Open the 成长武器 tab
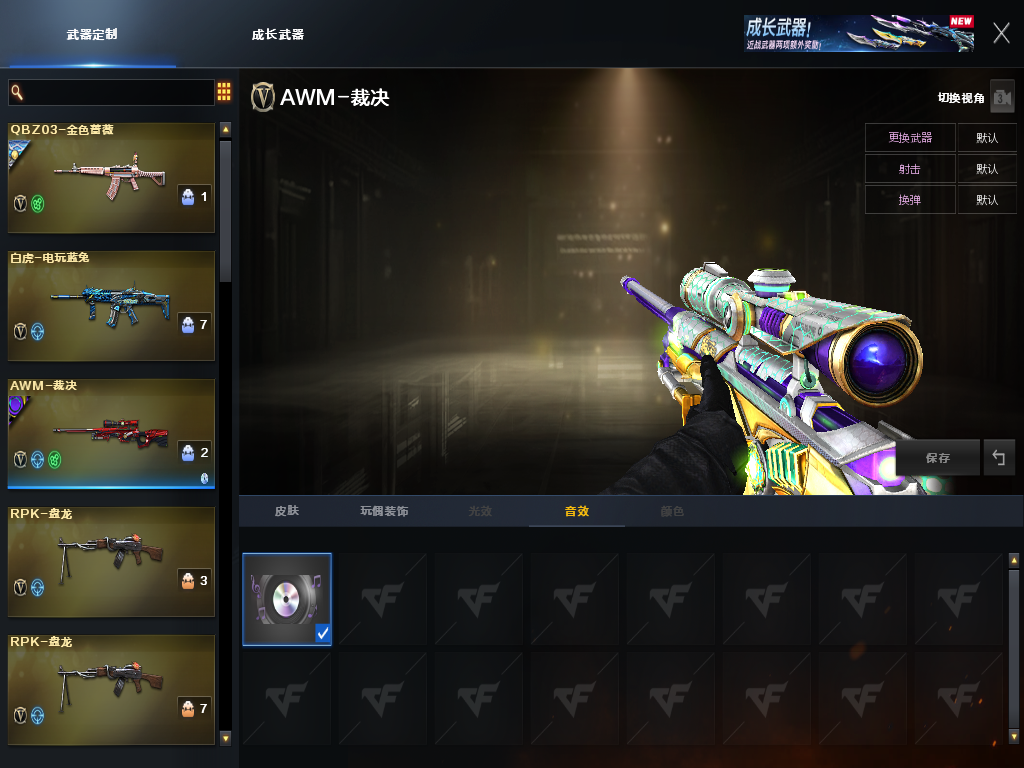This screenshot has height=768, width=1024. pyautogui.click(x=278, y=35)
